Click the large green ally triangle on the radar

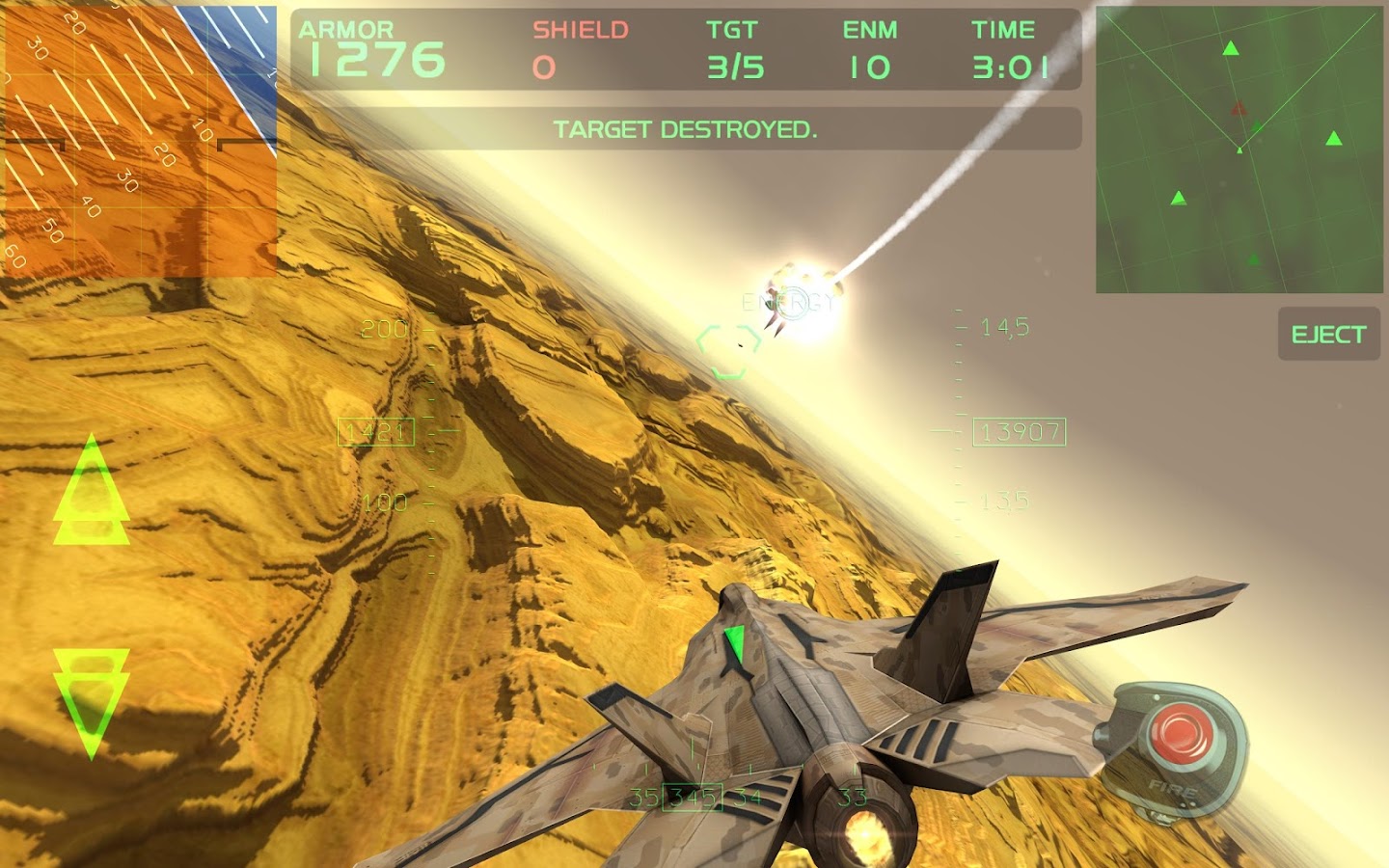click(1233, 46)
